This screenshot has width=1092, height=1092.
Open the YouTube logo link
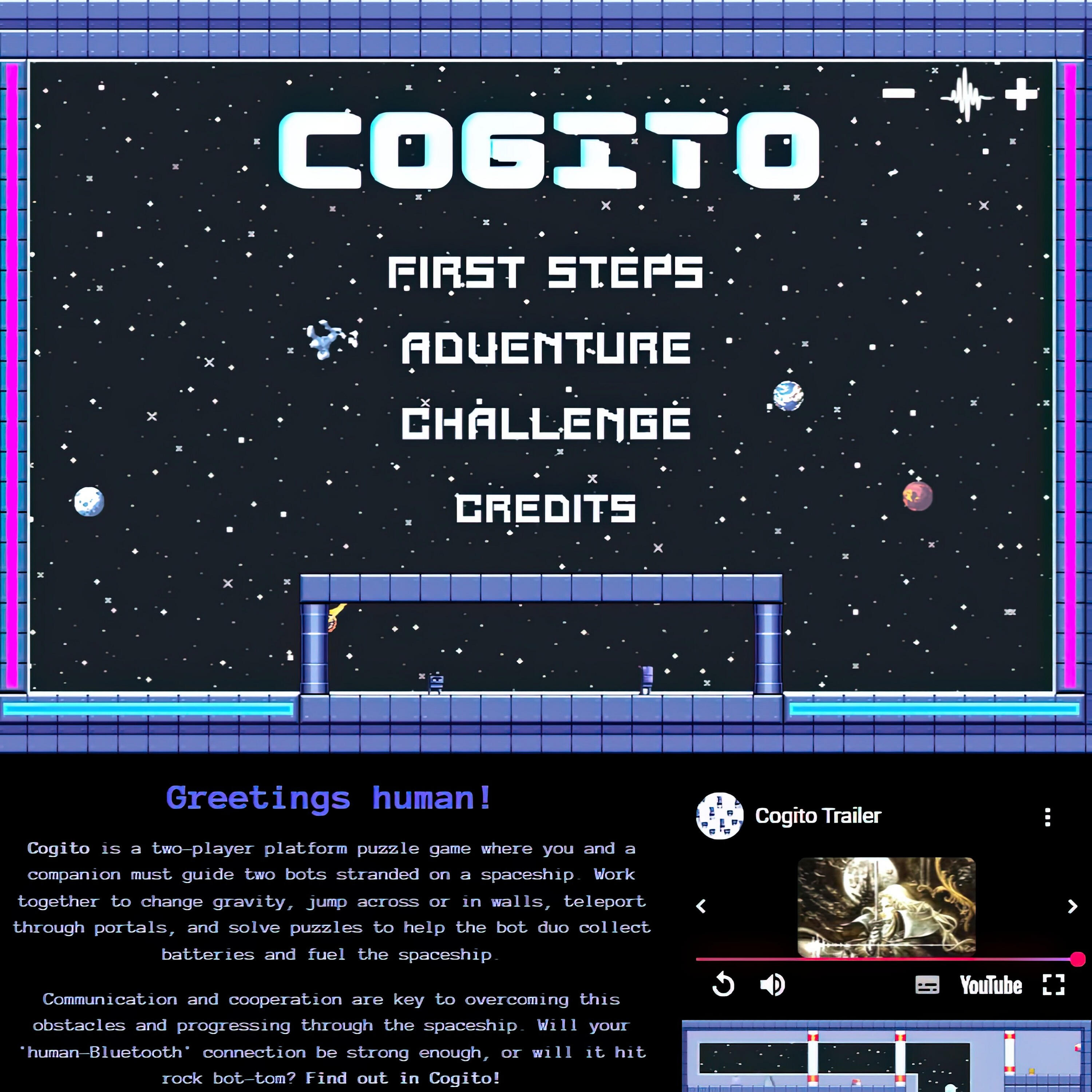[x=991, y=985]
